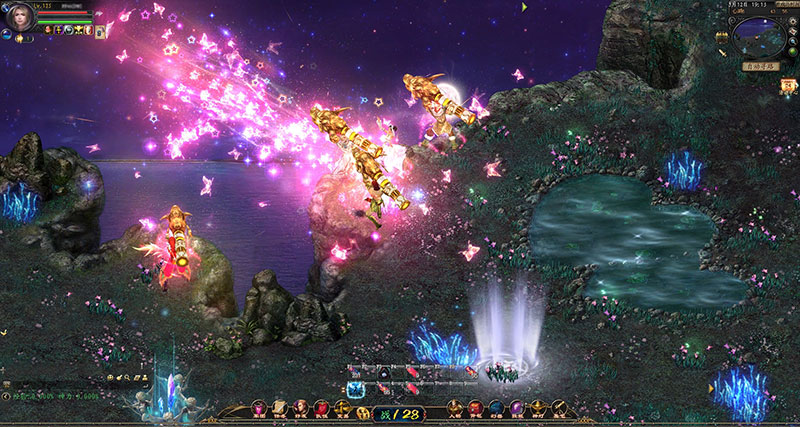Click the card buff icon under health bar
Viewport: 800px width, 427px height.
pyautogui.click(x=100, y=31)
